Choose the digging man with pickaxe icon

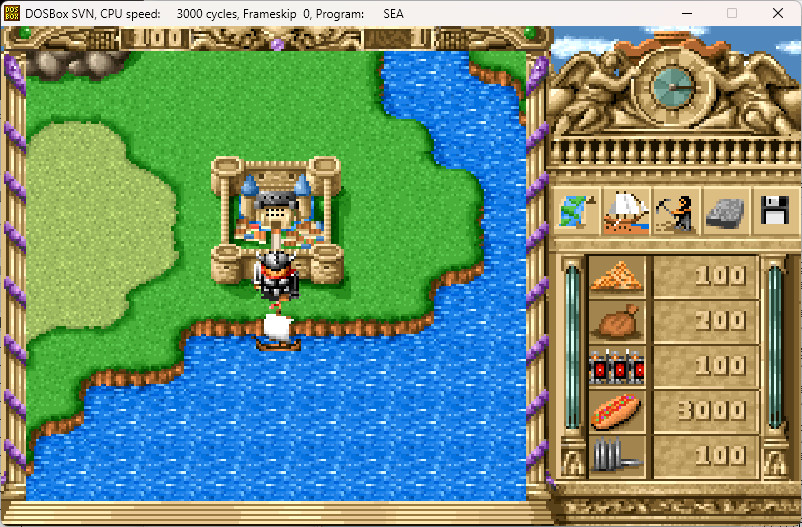coord(675,211)
